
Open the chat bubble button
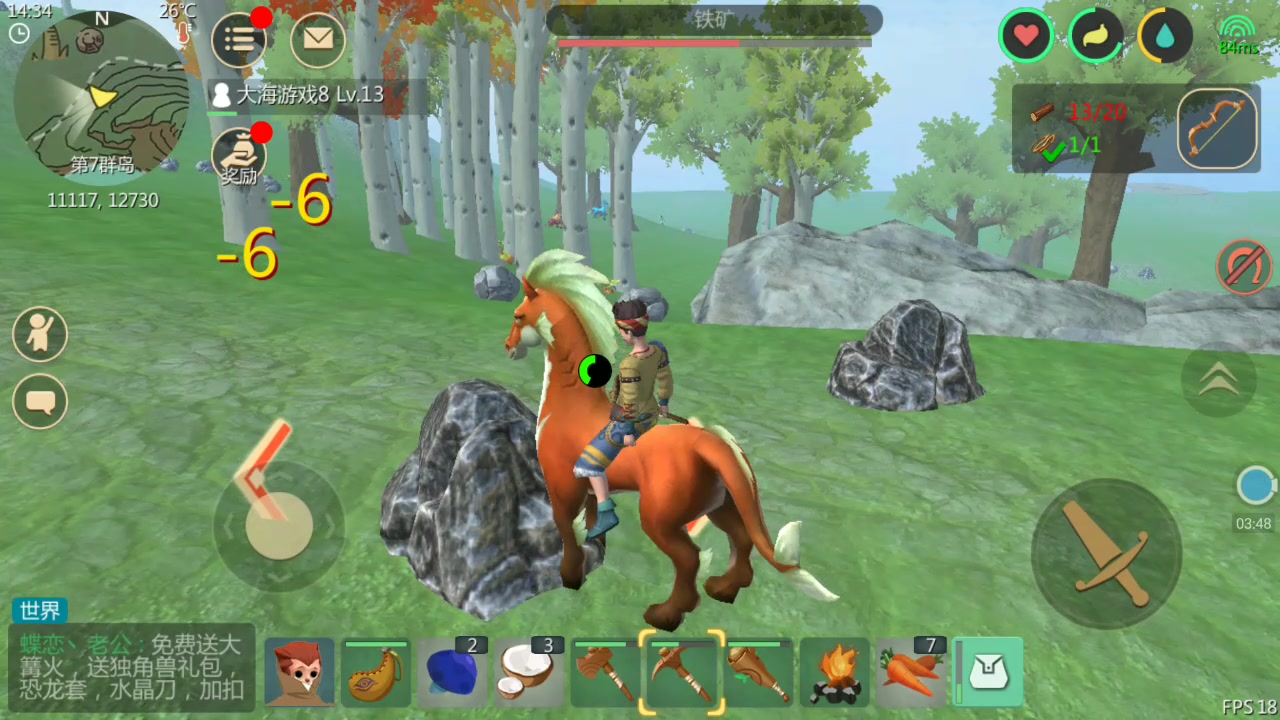(40, 402)
